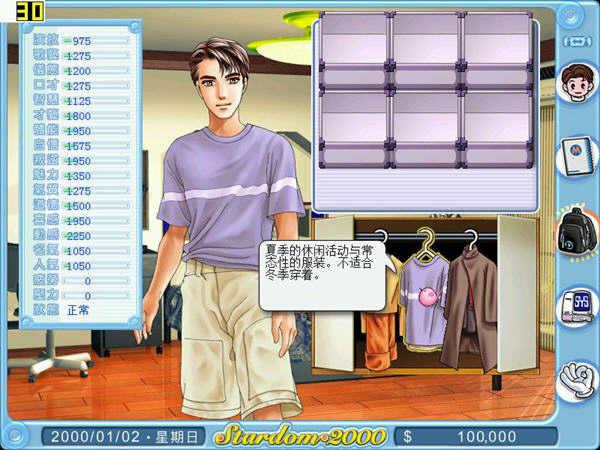The width and height of the screenshot is (600, 450).
Task: Click the small link icon atop the sidebar
Action: 577,39
